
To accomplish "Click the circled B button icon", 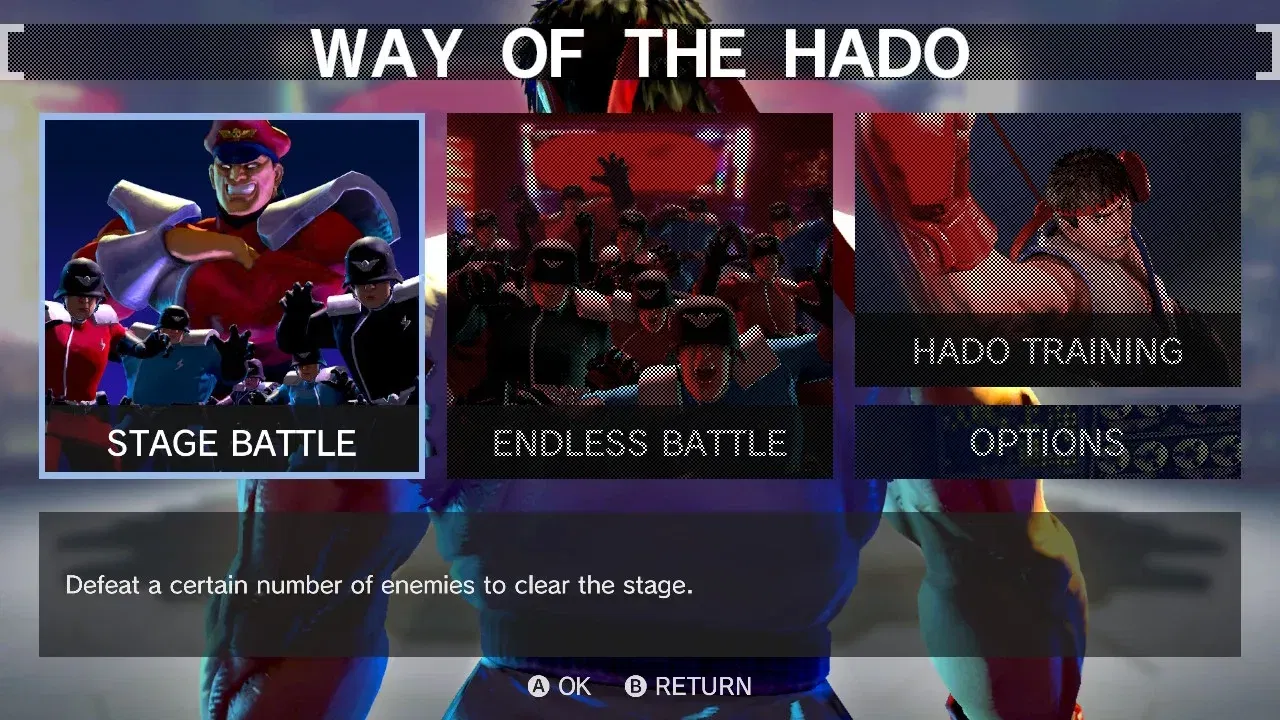I will pyautogui.click(x=638, y=686).
